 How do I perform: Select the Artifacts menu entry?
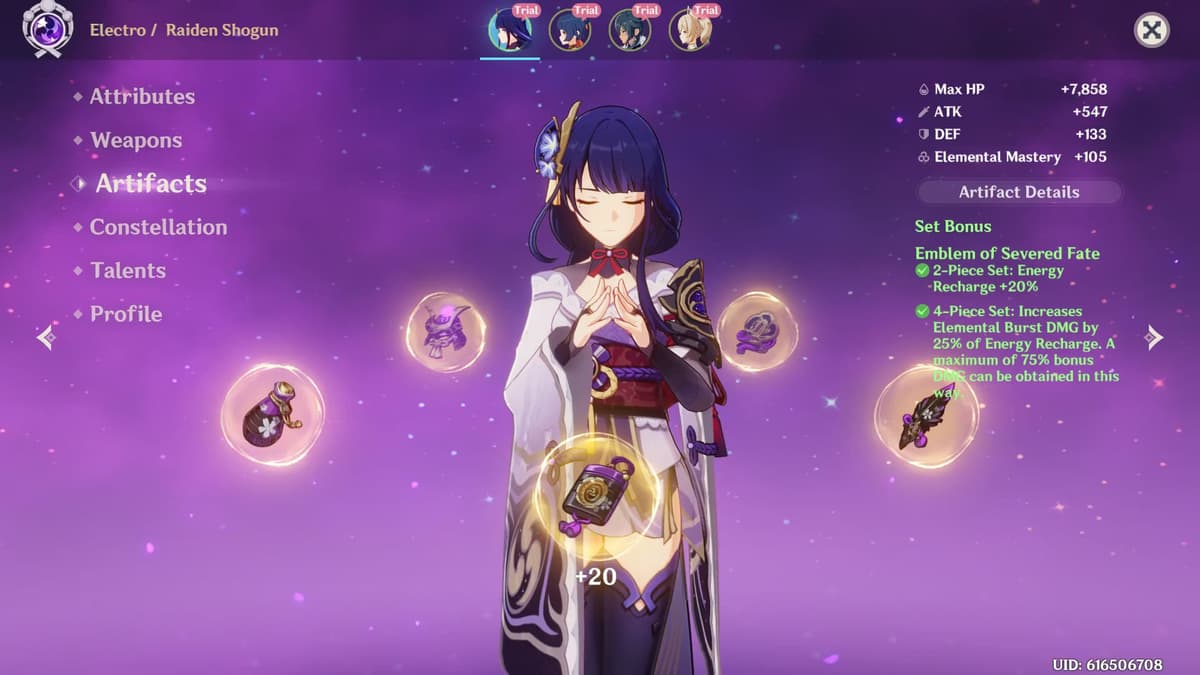pyautogui.click(x=151, y=184)
